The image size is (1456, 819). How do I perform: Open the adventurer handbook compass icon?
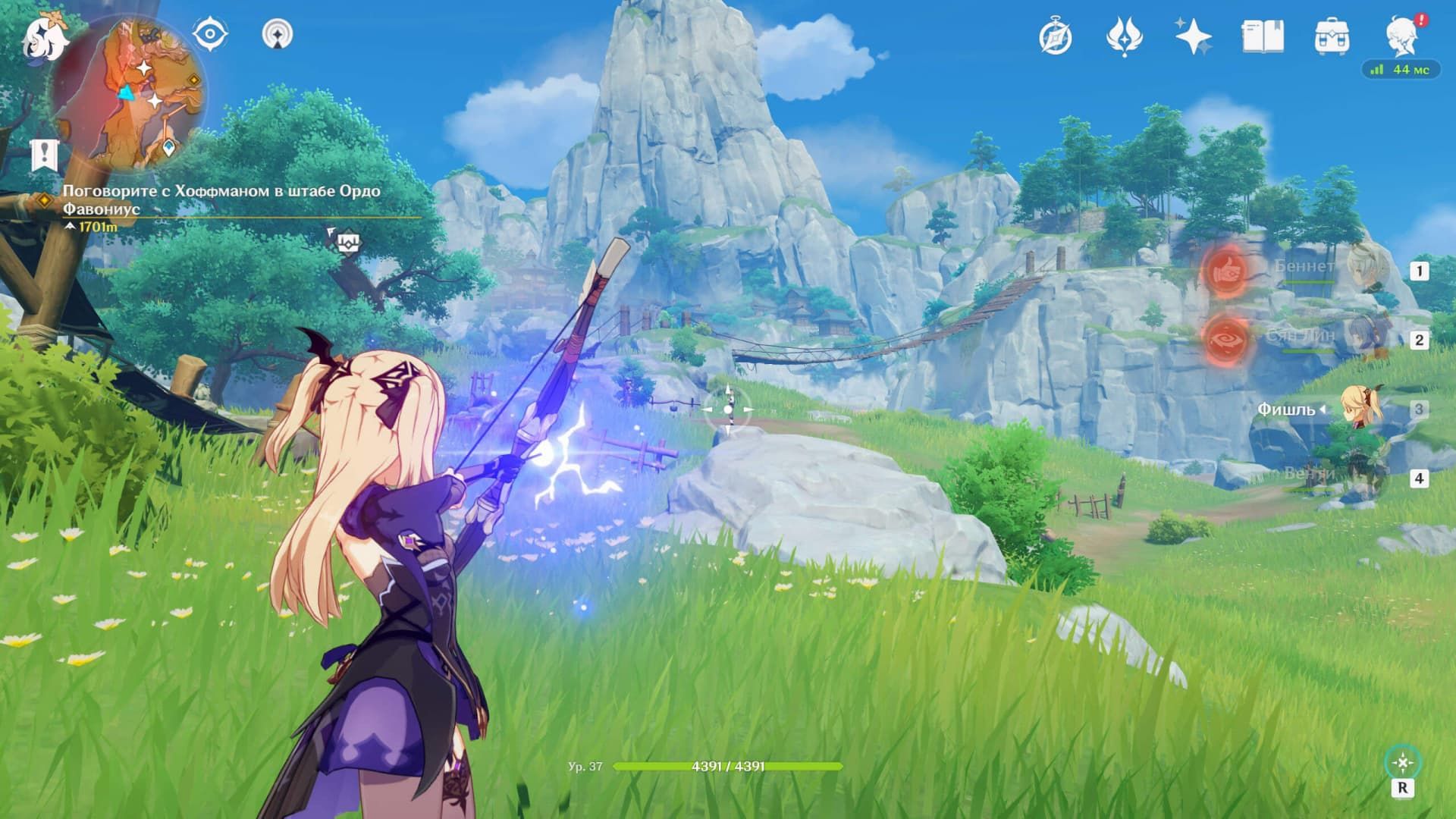click(x=1056, y=36)
